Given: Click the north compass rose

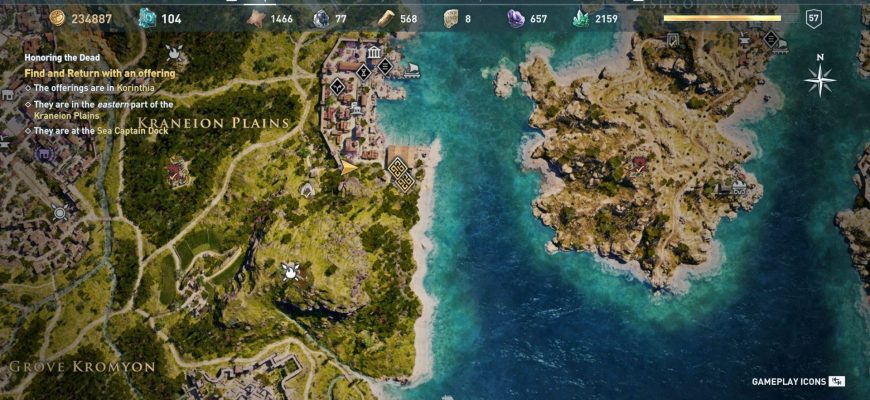Looking at the screenshot, I should tap(819, 80).
